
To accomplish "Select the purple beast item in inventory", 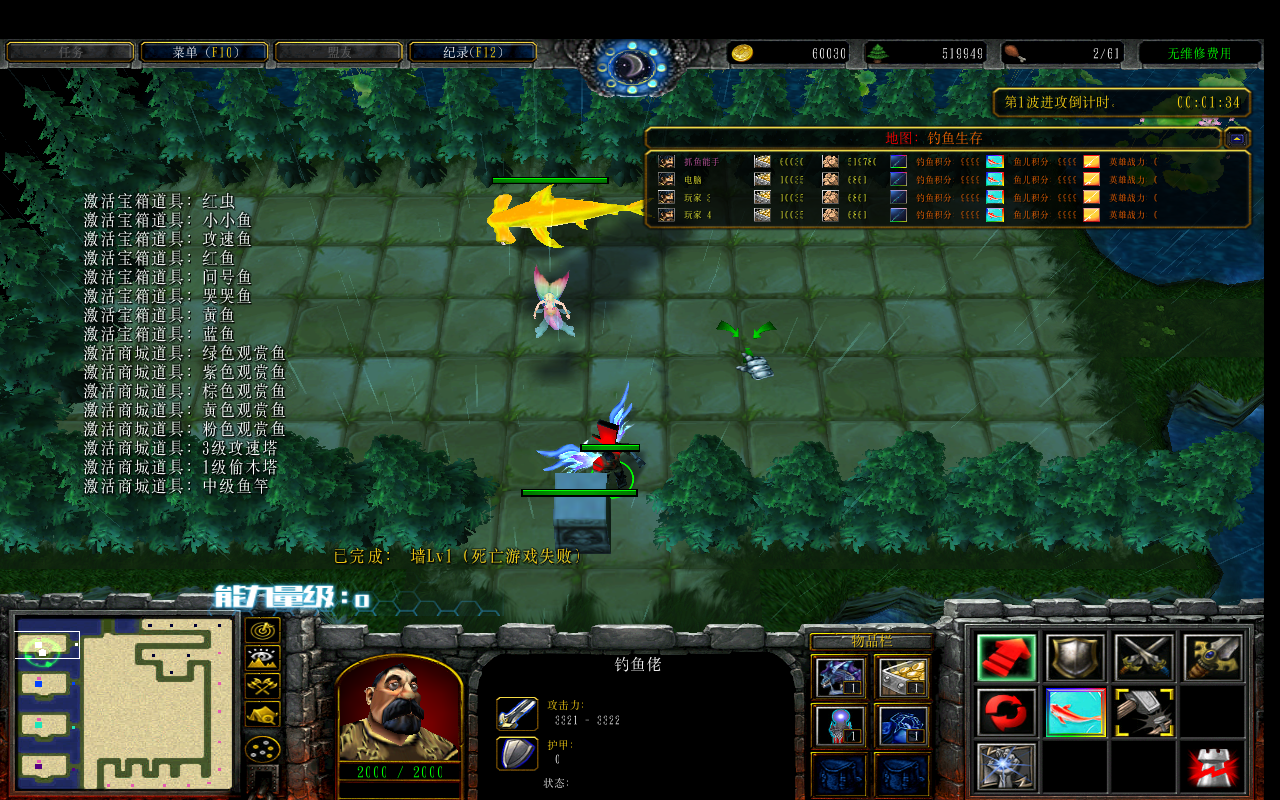I will click(839, 677).
